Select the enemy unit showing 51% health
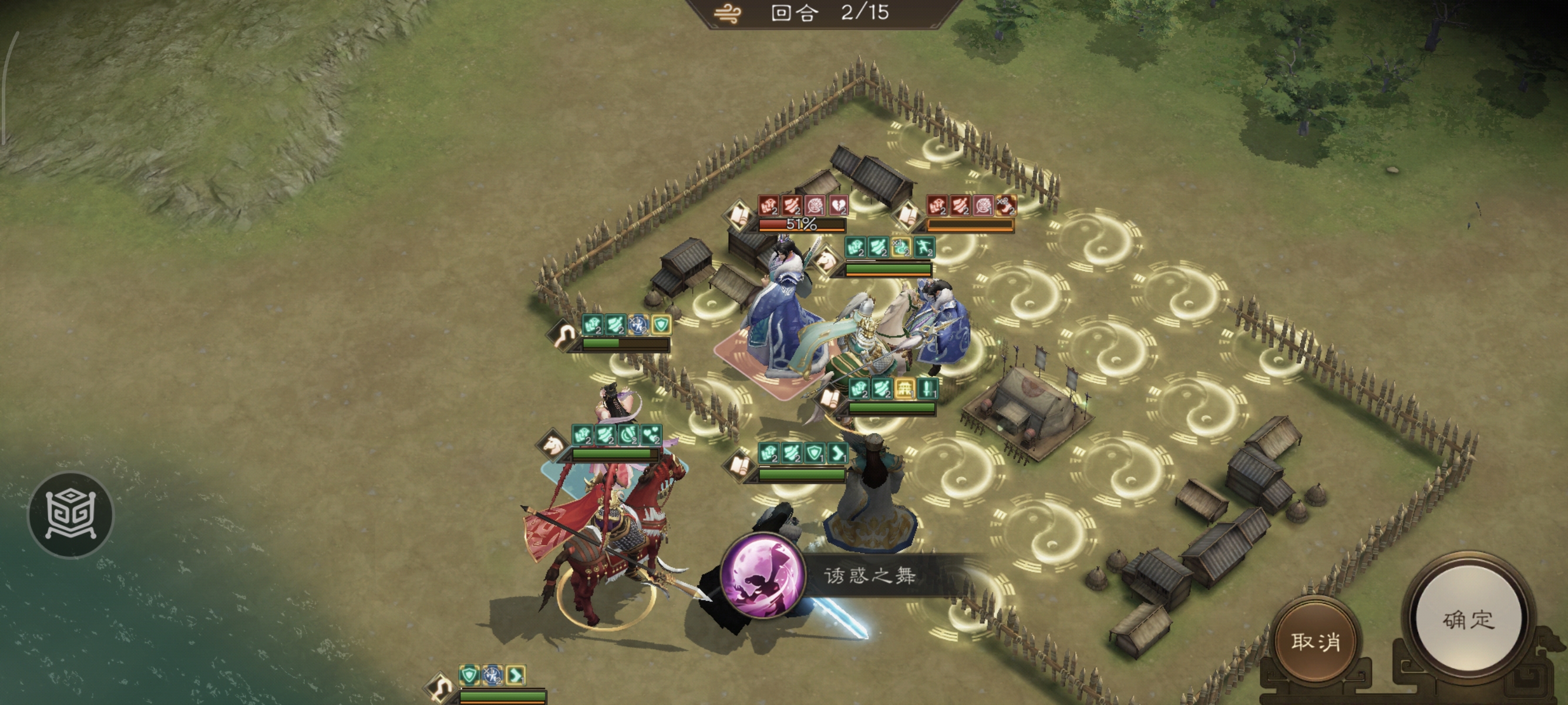This screenshot has width=1568, height=705. pyautogui.click(x=781, y=317)
